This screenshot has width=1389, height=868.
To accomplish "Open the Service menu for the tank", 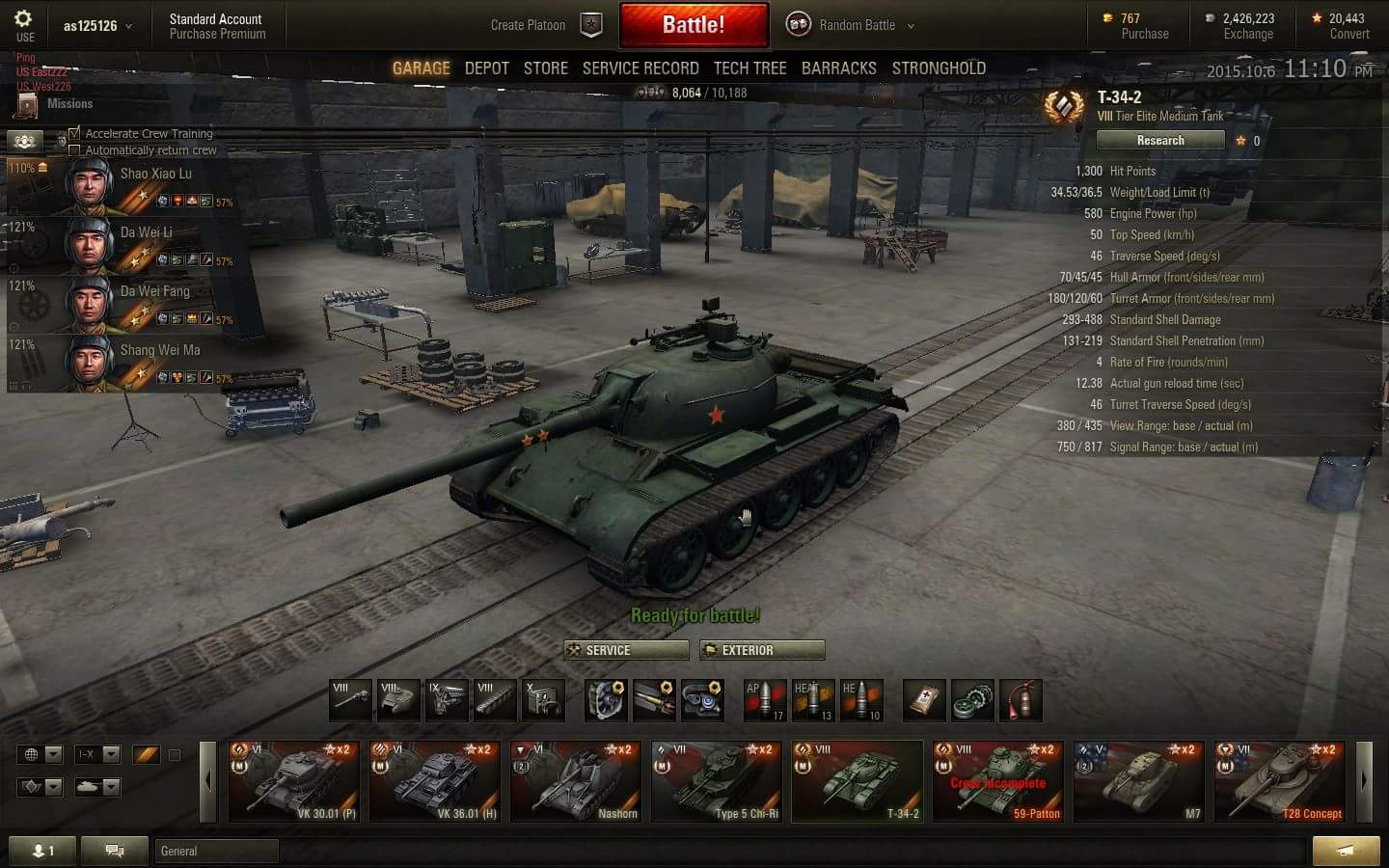I will pos(626,650).
